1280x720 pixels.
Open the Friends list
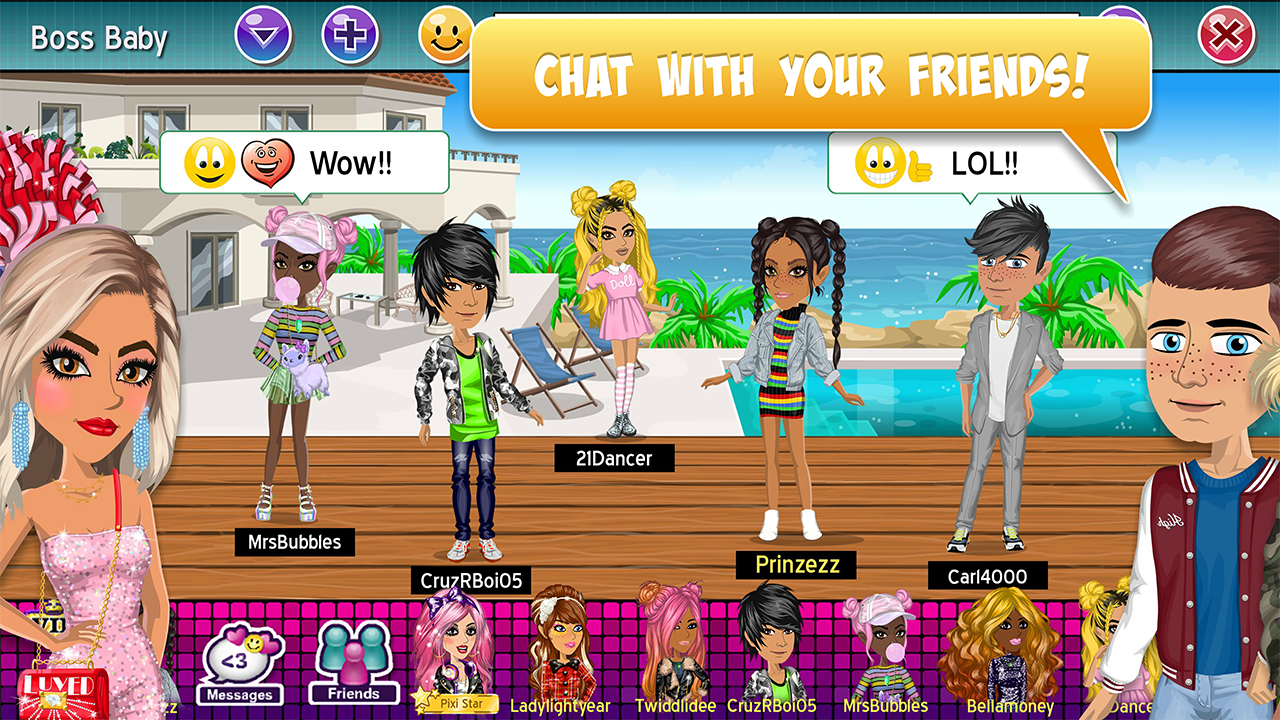[355, 660]
